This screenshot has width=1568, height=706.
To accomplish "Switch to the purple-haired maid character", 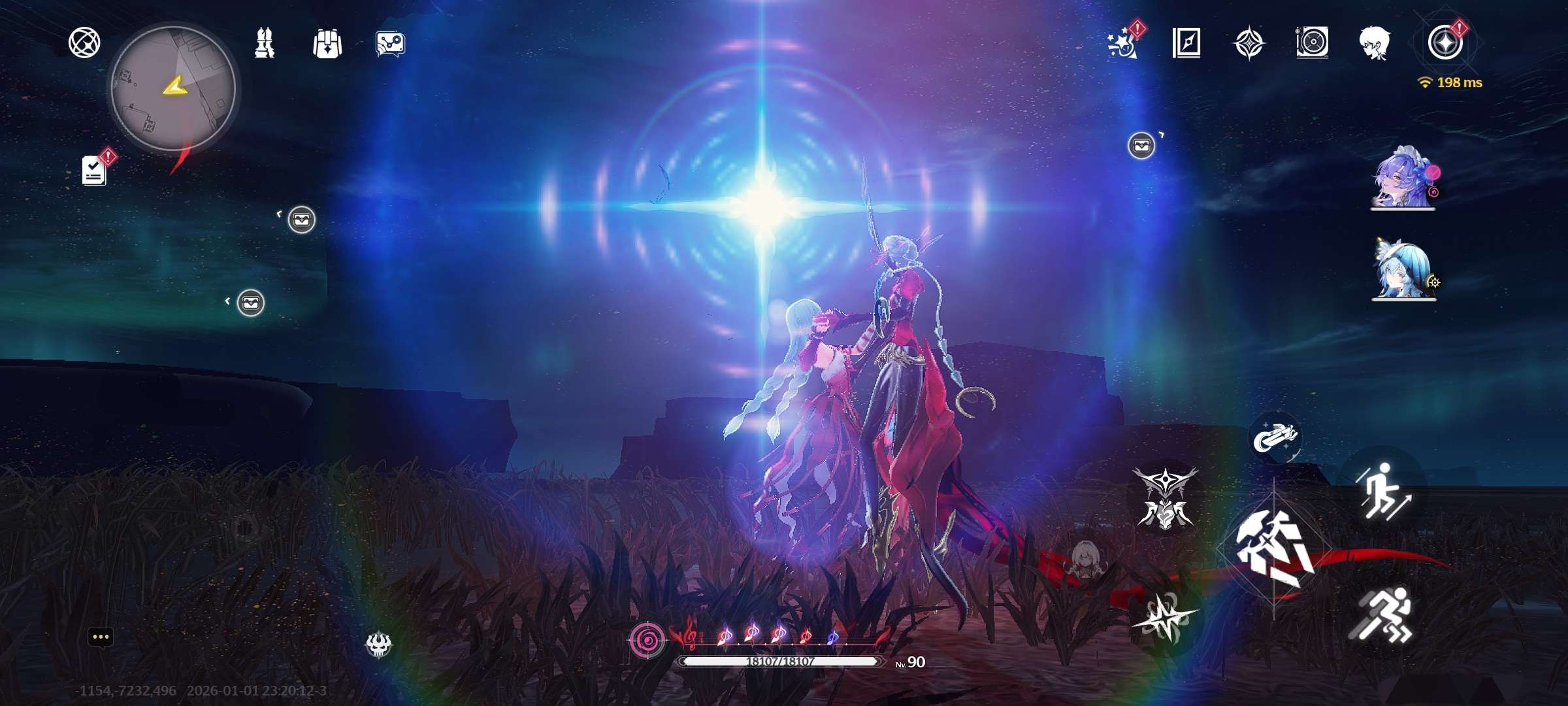I will (x=1403, y=176).
